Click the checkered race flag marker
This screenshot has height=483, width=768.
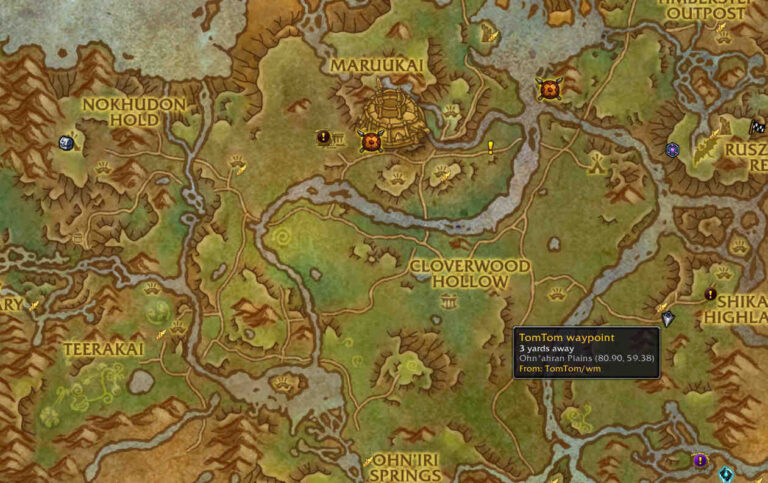click(757, 127)
